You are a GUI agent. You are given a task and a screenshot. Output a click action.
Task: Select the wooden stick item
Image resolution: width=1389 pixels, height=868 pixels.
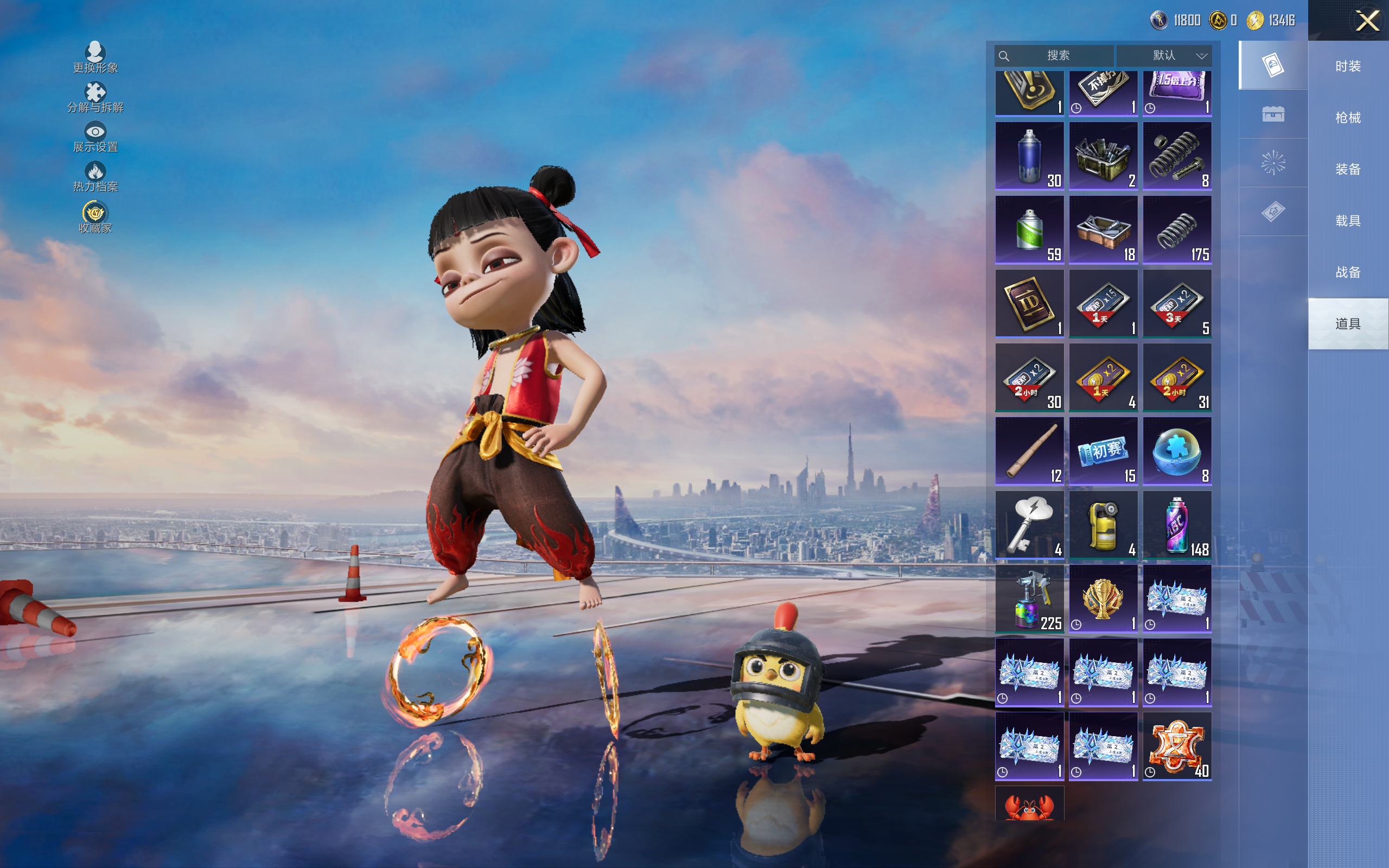click(1029, 451)
